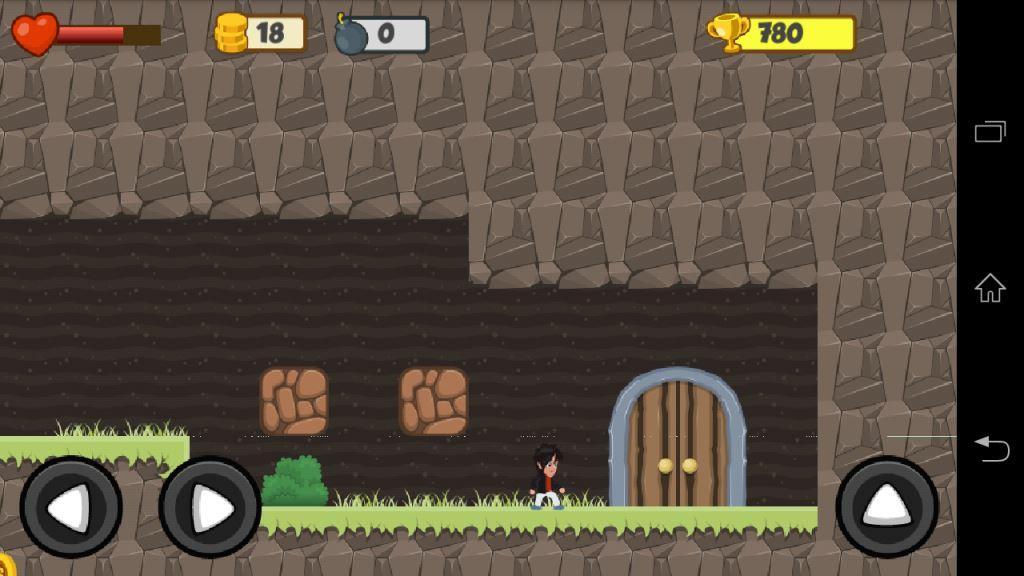The height and width of the screenshot is (576, 1024).
Task: Tap the move right arrow button
Action: [210, 507]
